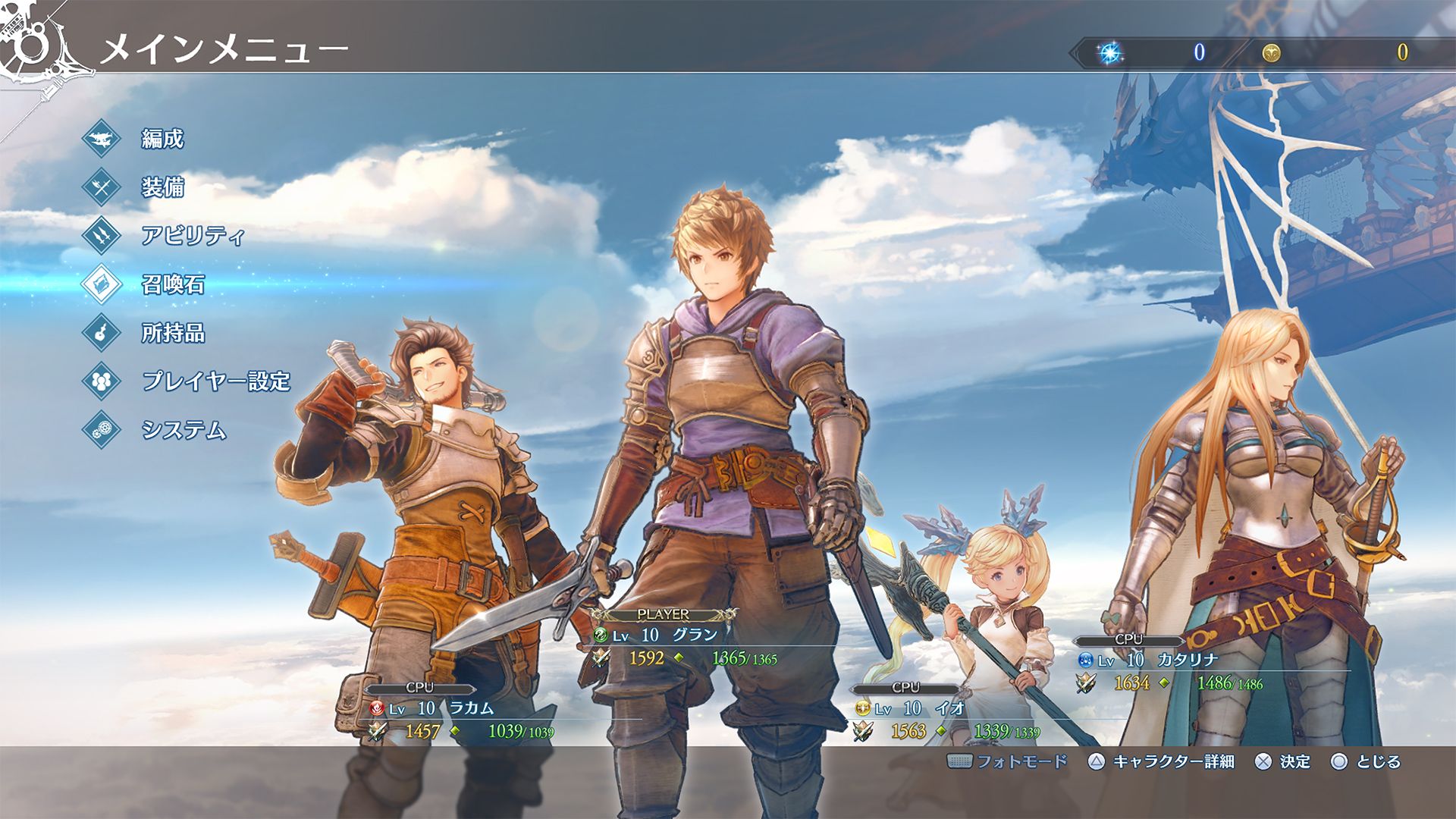
Task: Choose CPU party member イオ's status panel
Action: [948, 718]
